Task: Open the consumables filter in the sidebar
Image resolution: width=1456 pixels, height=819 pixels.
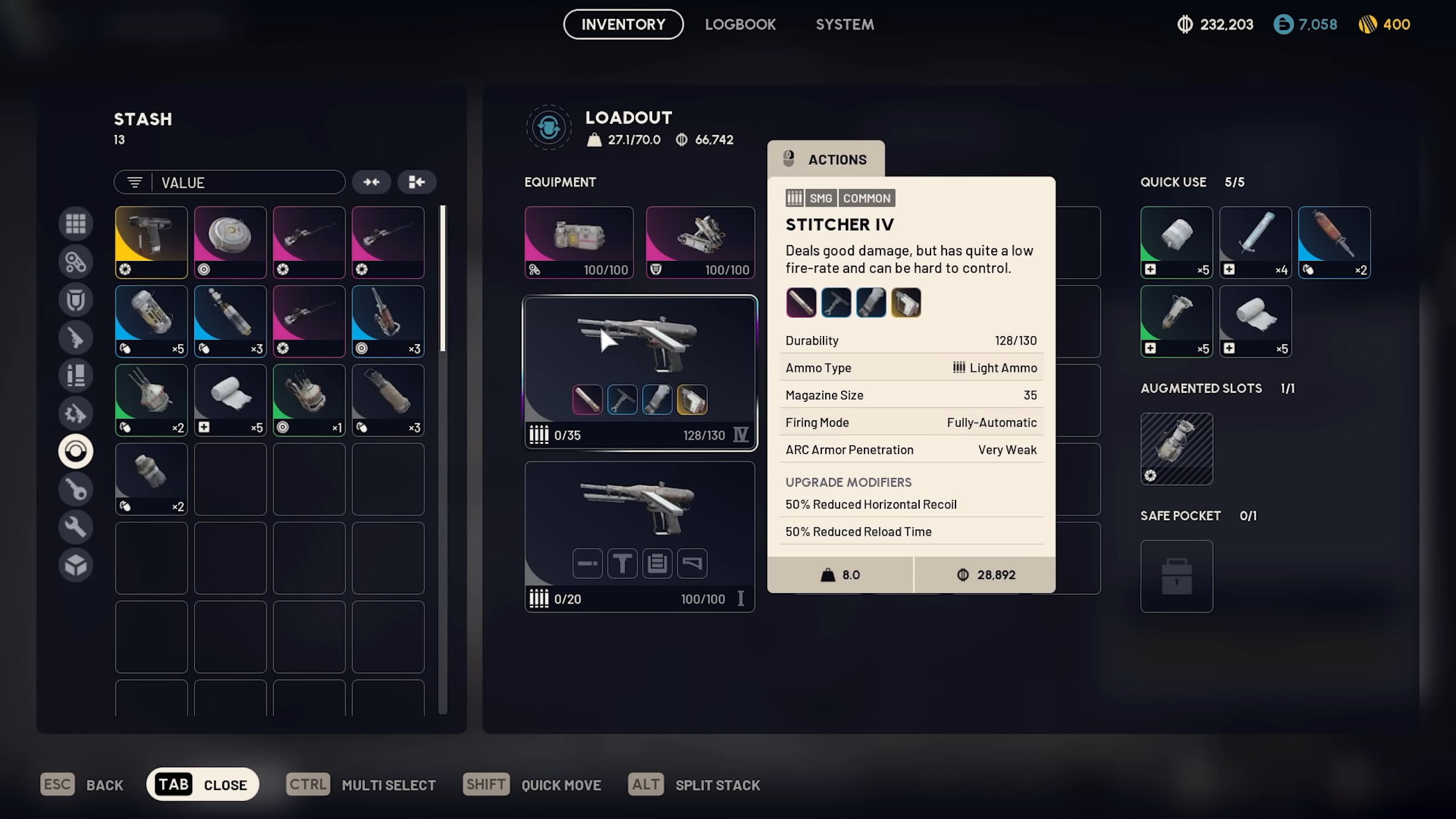Action: pos(76,375)
